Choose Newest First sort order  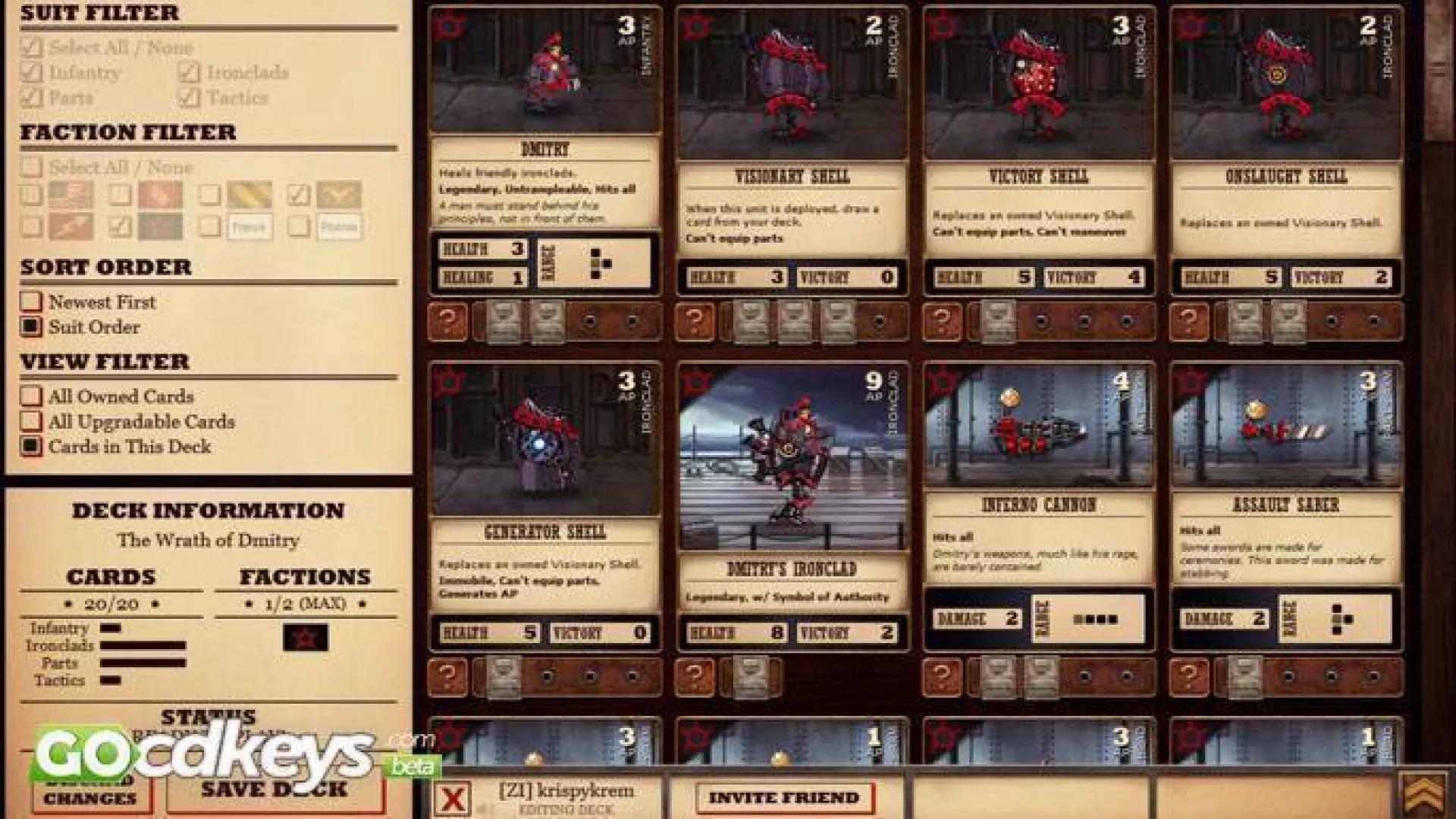point(31,302)
